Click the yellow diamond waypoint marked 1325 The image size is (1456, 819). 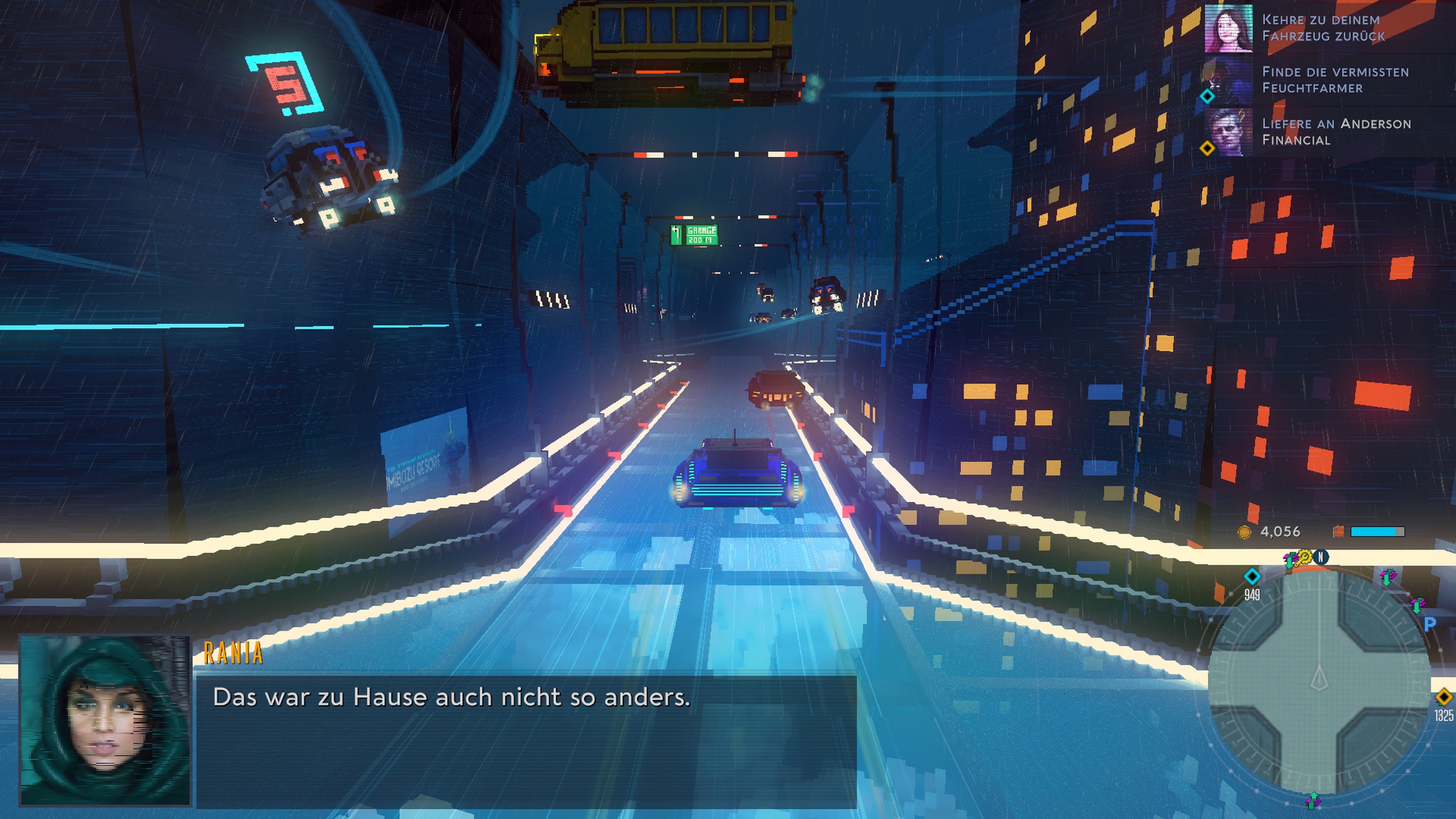(1443, 697)
